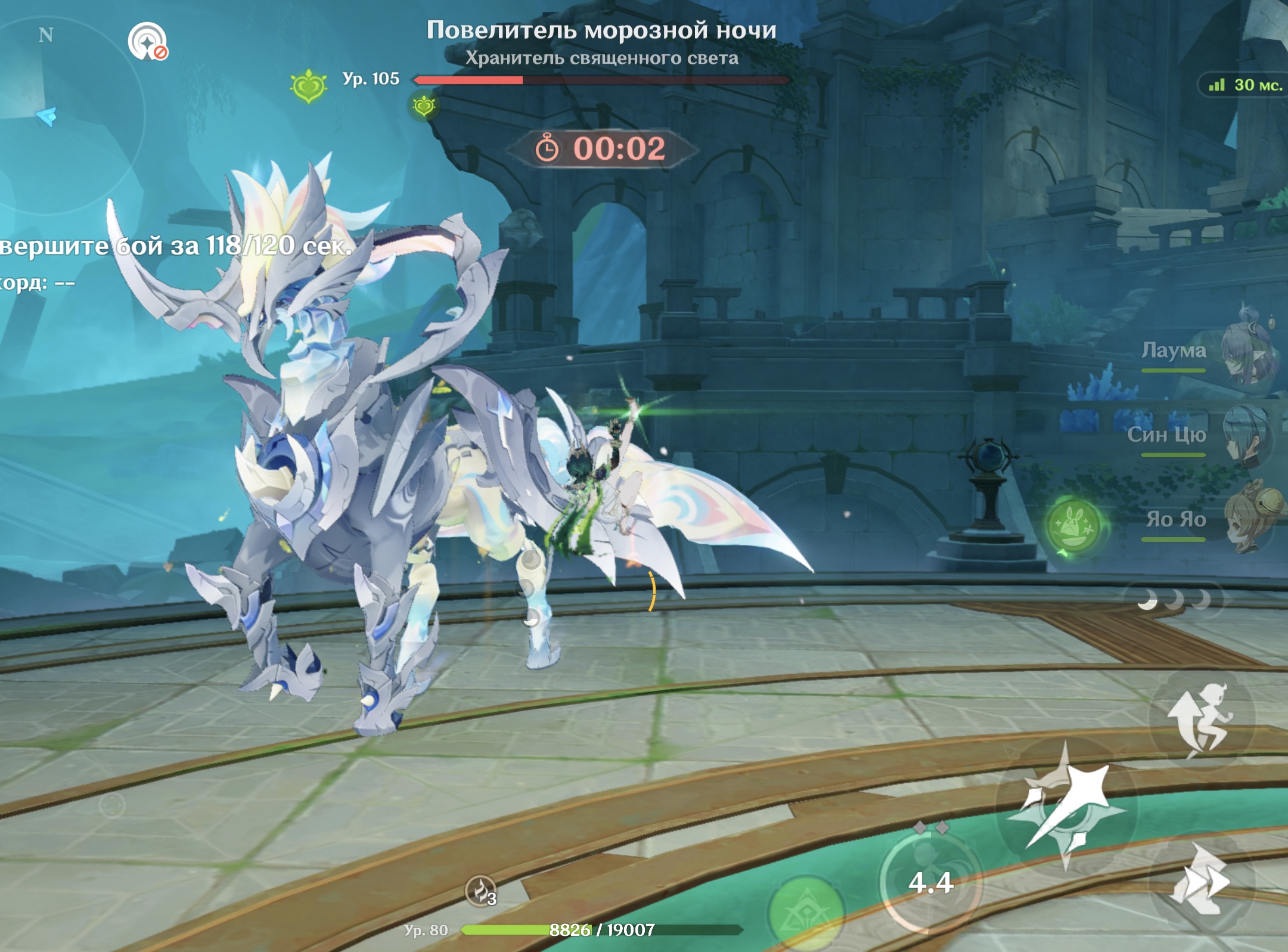This screenshot has width=1288, height=952.
Task: Tap the jump button
Action: (1202, 719)
